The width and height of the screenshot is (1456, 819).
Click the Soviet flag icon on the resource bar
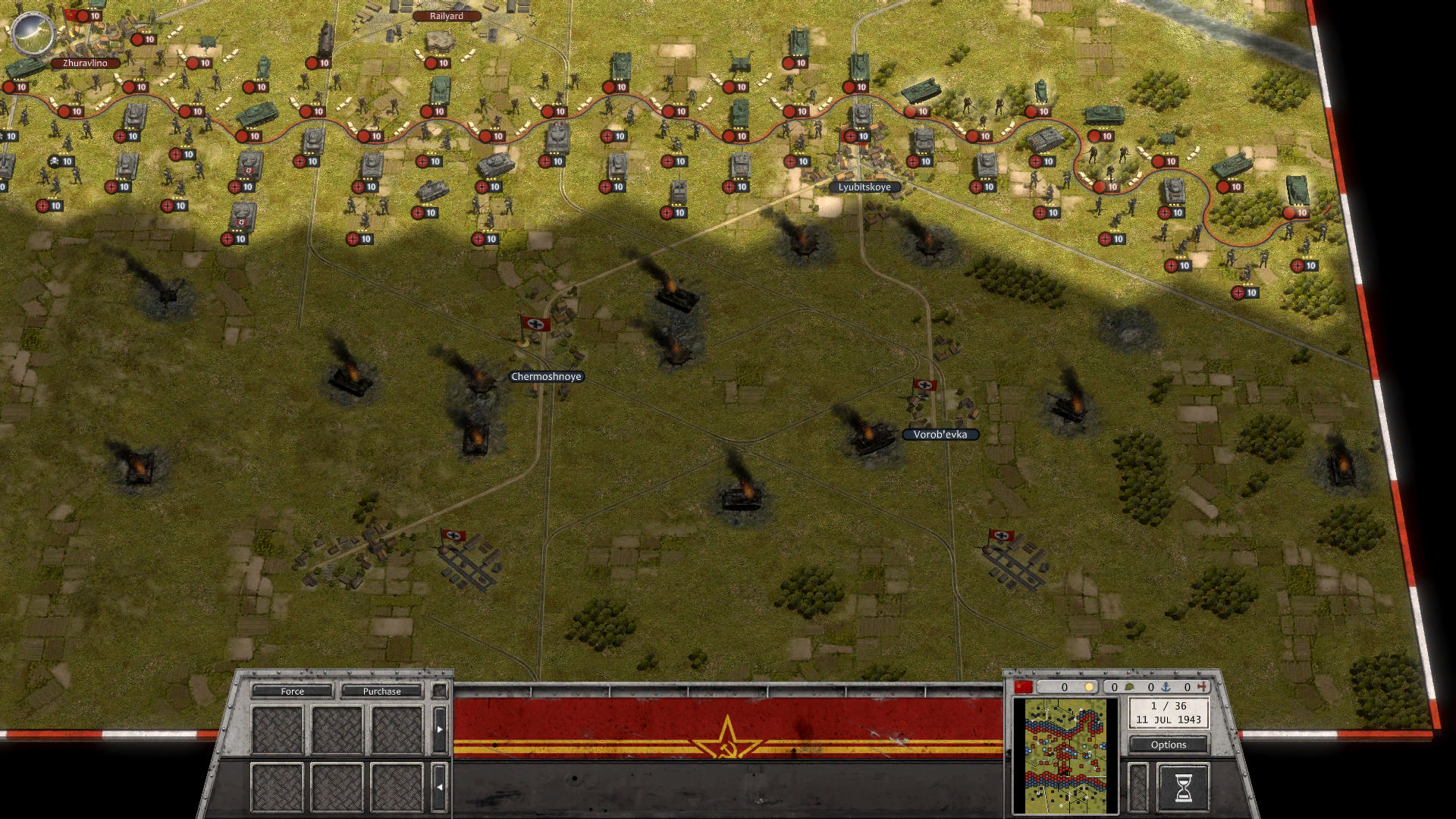[1024, 687]
